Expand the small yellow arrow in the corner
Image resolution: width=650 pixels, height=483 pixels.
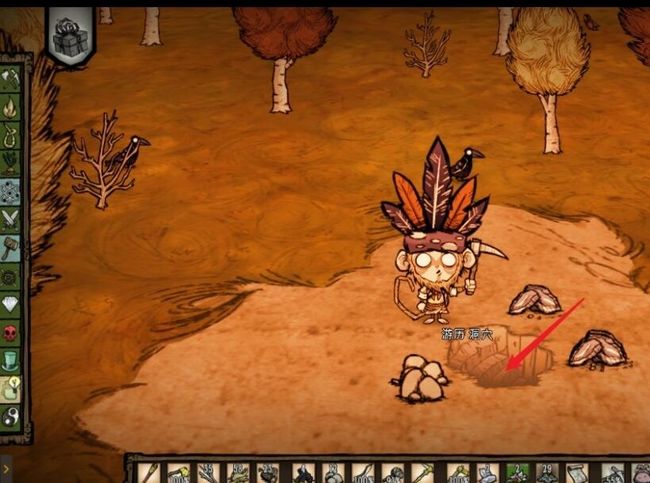[5, 465]
